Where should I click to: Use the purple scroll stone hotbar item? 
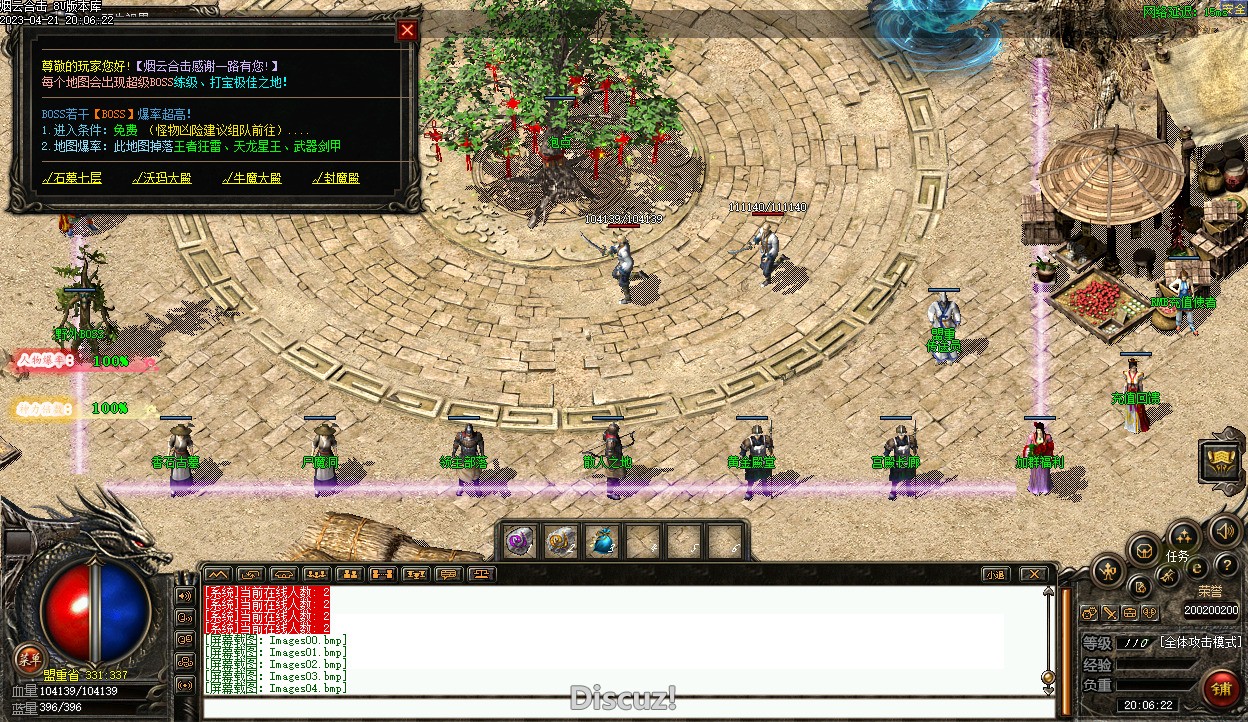[519, 541]
